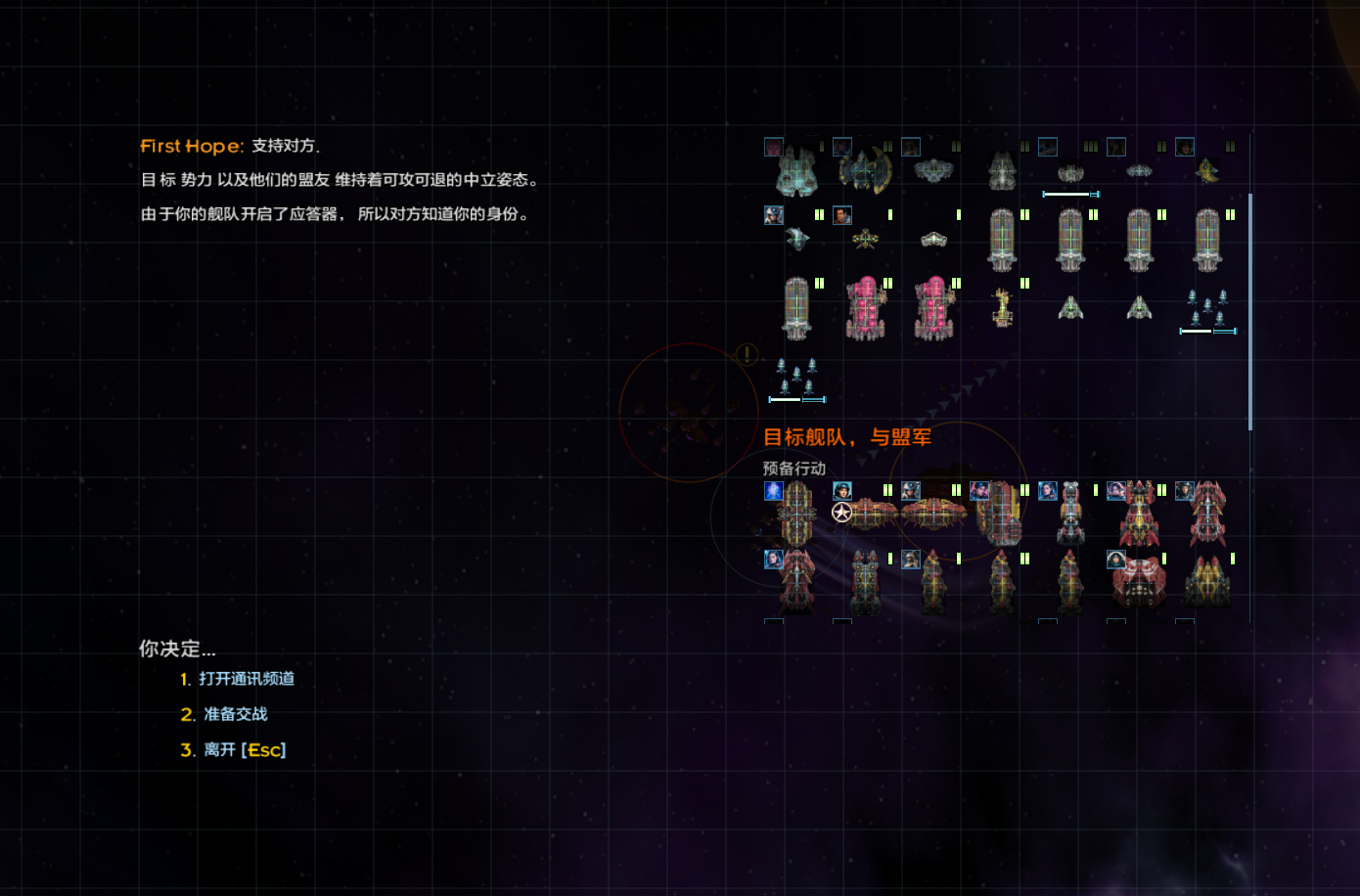Click the hooded officer portrait in the enemy second row
The width and height of the screenshot is (1360, 896).
[1115, 560]
